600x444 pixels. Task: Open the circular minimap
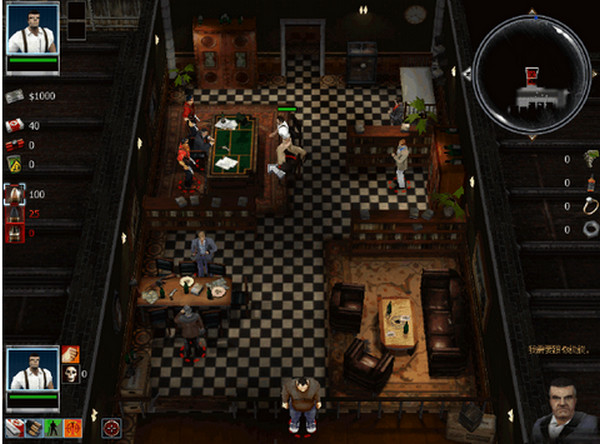pyautogui.click(x=530, y=69)
